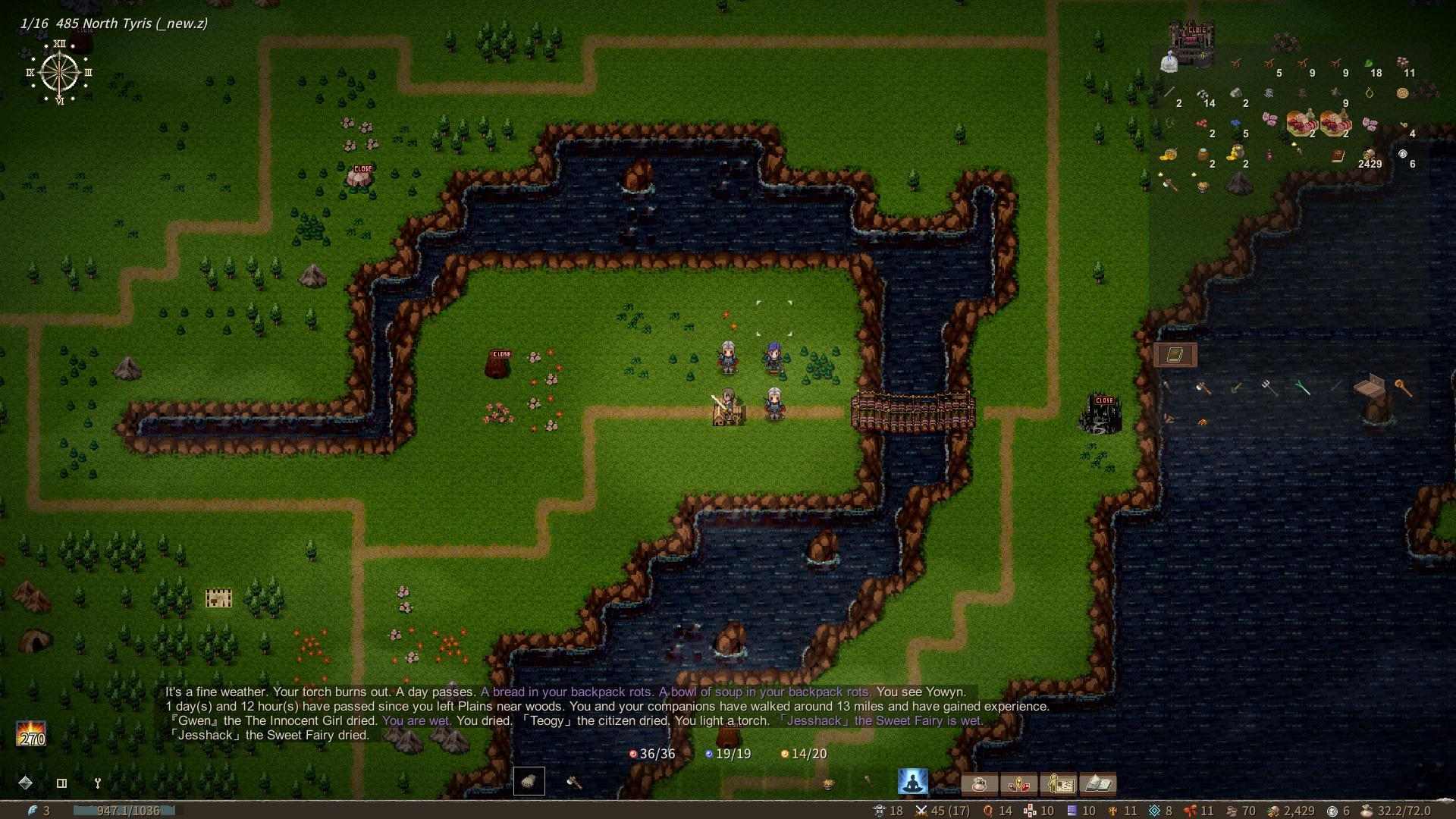Click the money bag weight icon showing 32.2/72.0
Image resolution: width=1456 pixels, height=819 pixels.
pyautogui.click(x=1368, y=810)
